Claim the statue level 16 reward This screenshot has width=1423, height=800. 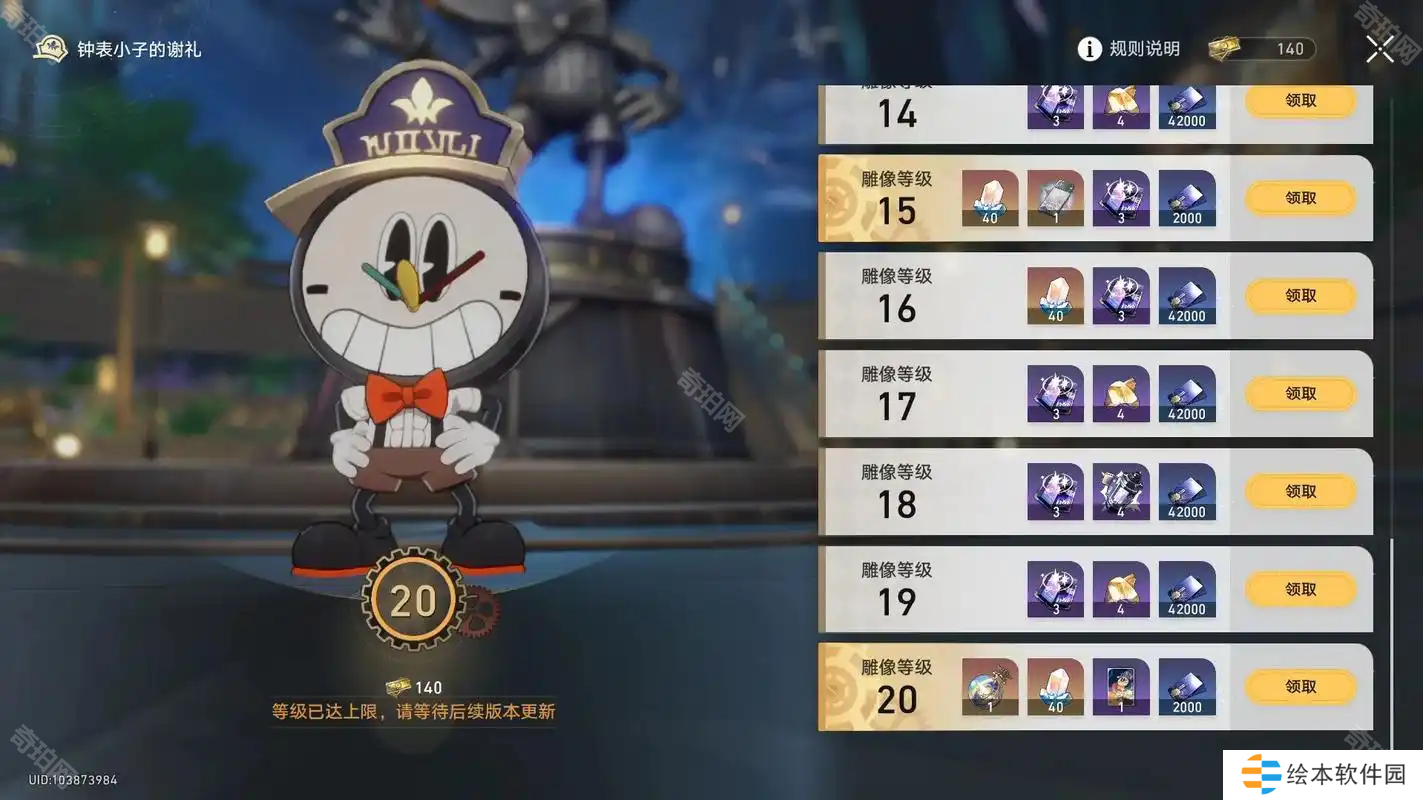[x=1300, y=296]
